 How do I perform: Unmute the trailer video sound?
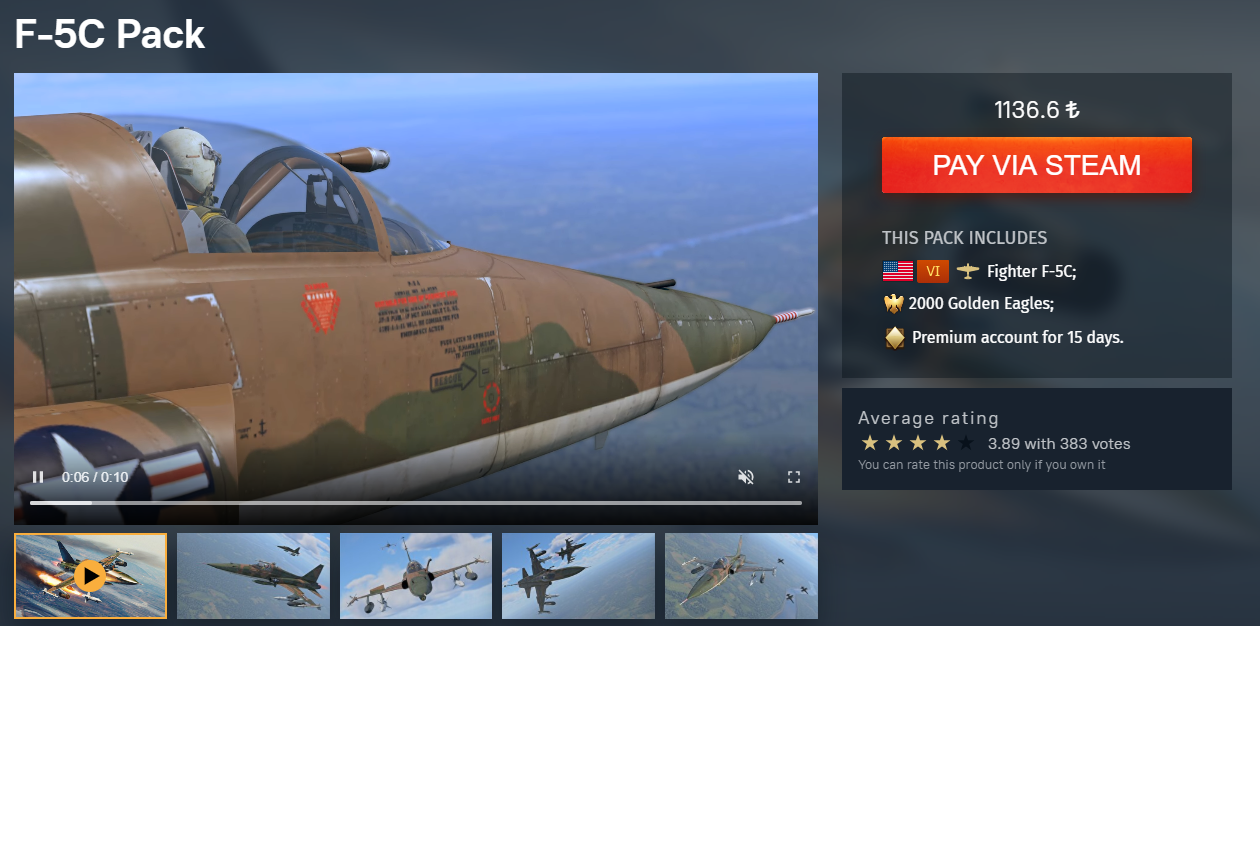point(745,477)
